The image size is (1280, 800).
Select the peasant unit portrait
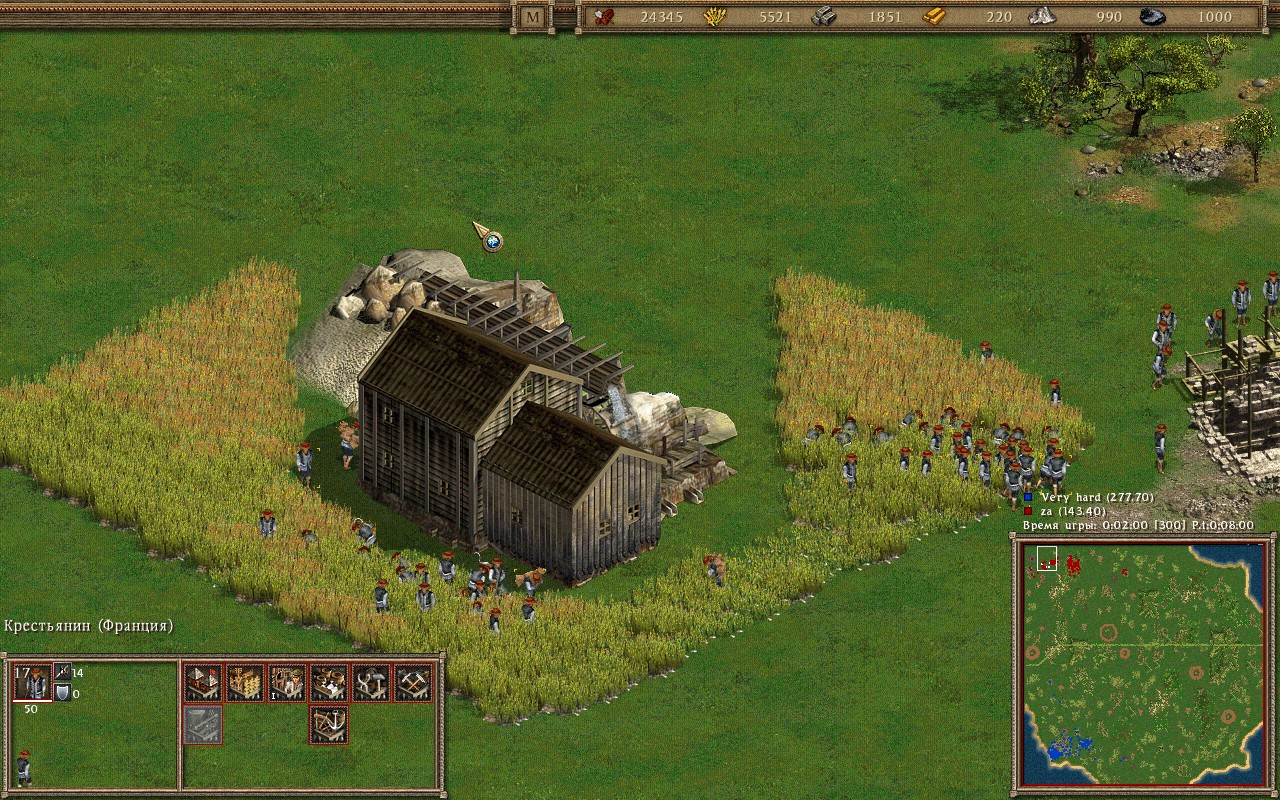33,683
